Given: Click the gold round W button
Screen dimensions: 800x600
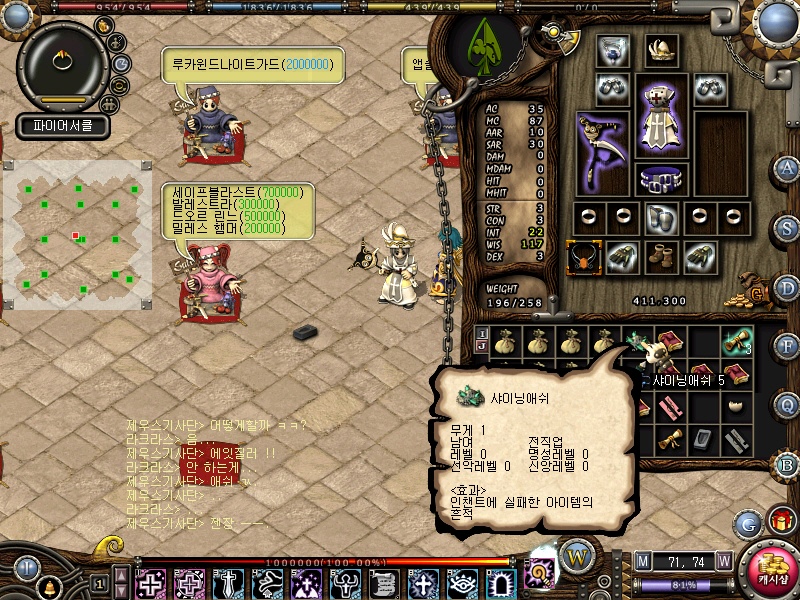Looking at the screenshot, I should click(x=576, y=556).
